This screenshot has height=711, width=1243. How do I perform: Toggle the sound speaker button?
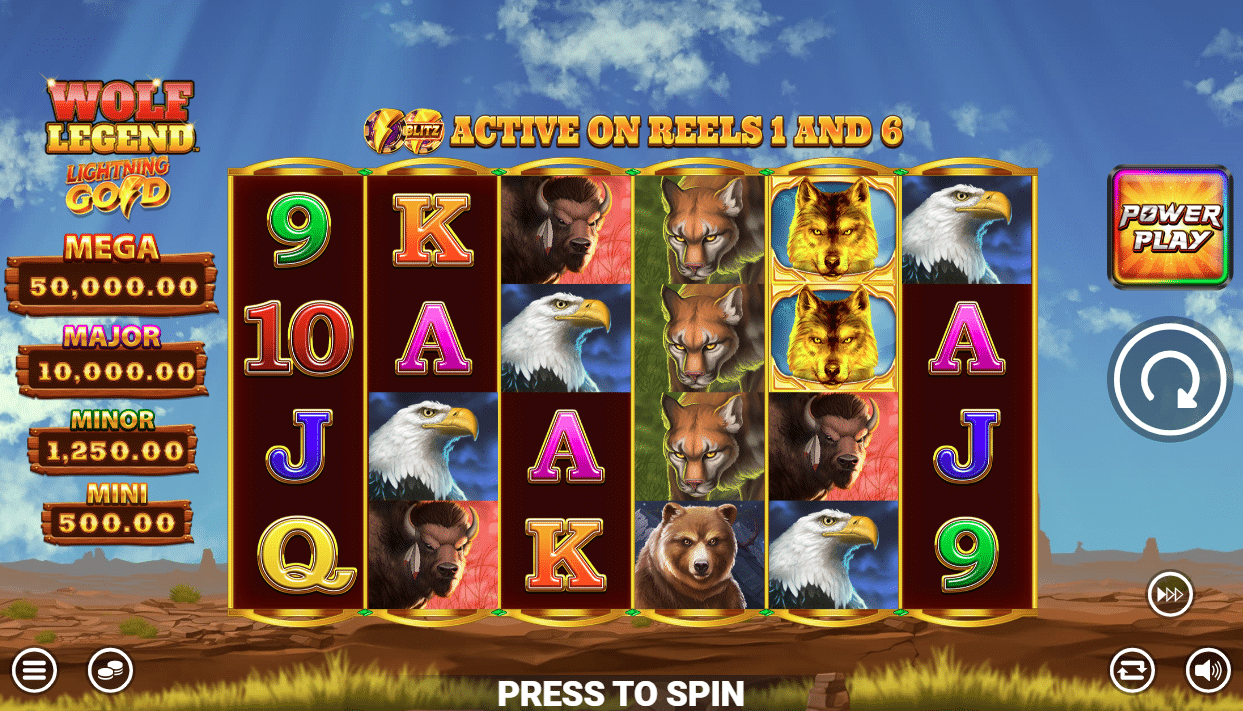point(1208,671)
